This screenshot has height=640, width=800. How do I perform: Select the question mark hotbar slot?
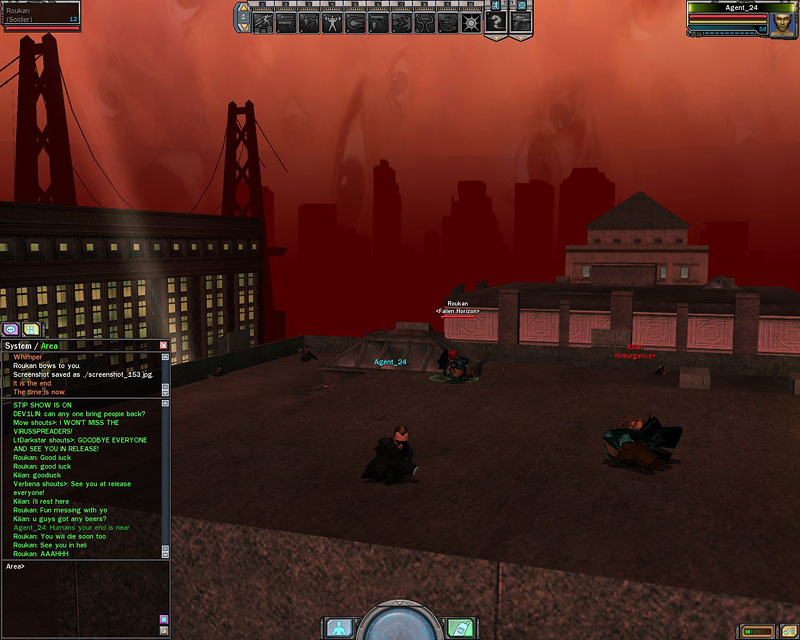point(495,24)
